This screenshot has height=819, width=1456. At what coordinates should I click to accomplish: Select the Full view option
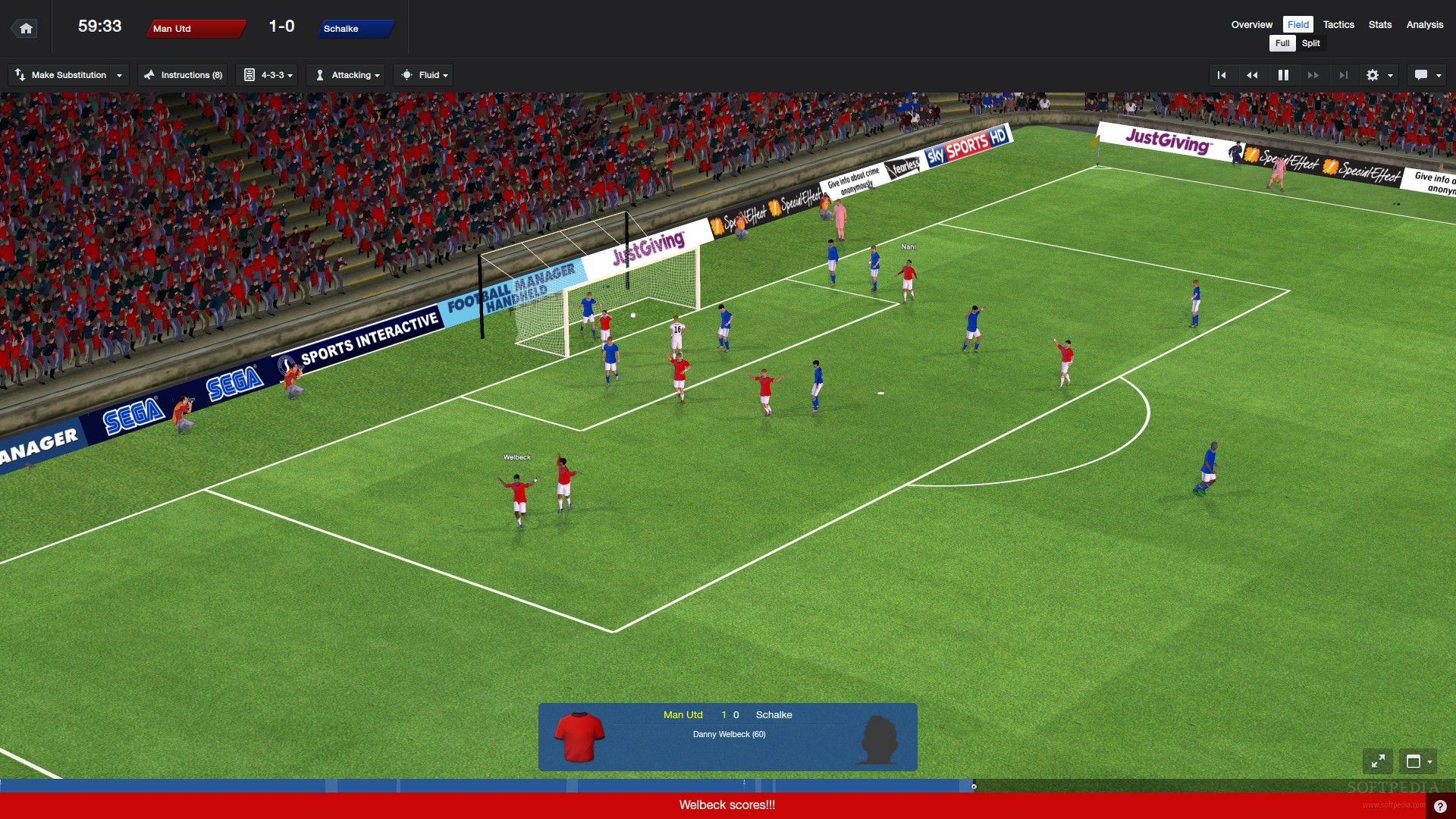[x=1282, y=43]
